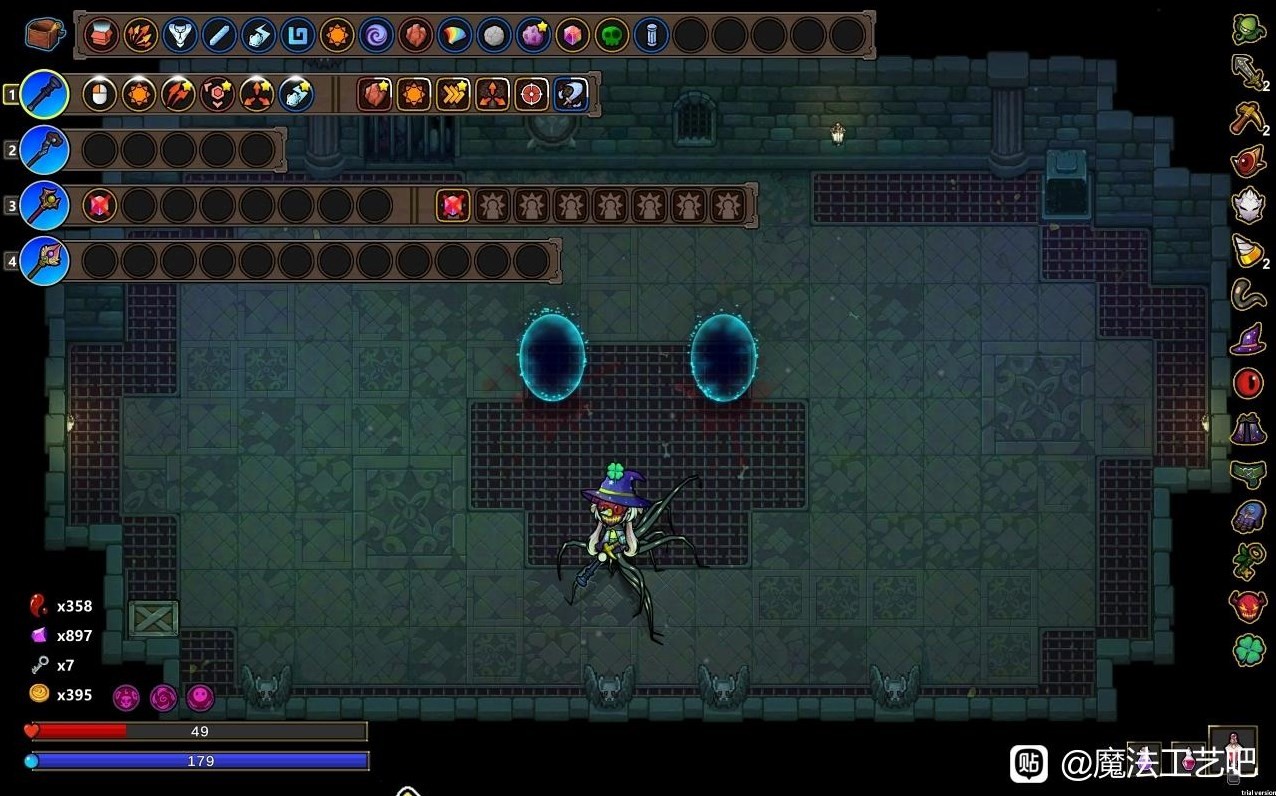The width and height of the screenshot is (1276, 796).
Task: Select wand number 1
Action: pos(44,95)
